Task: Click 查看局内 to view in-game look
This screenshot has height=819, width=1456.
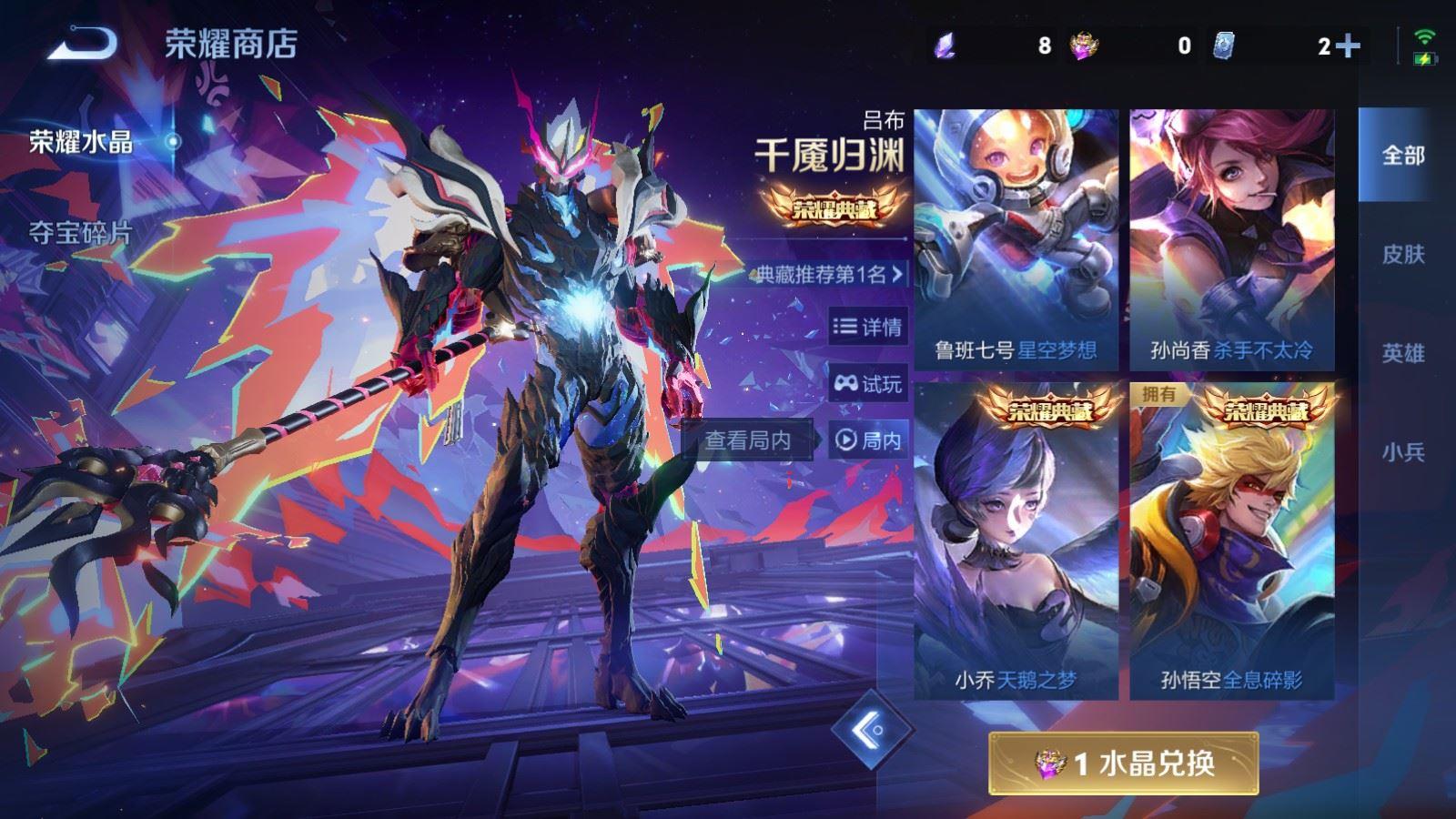Action: coord(748,440)
